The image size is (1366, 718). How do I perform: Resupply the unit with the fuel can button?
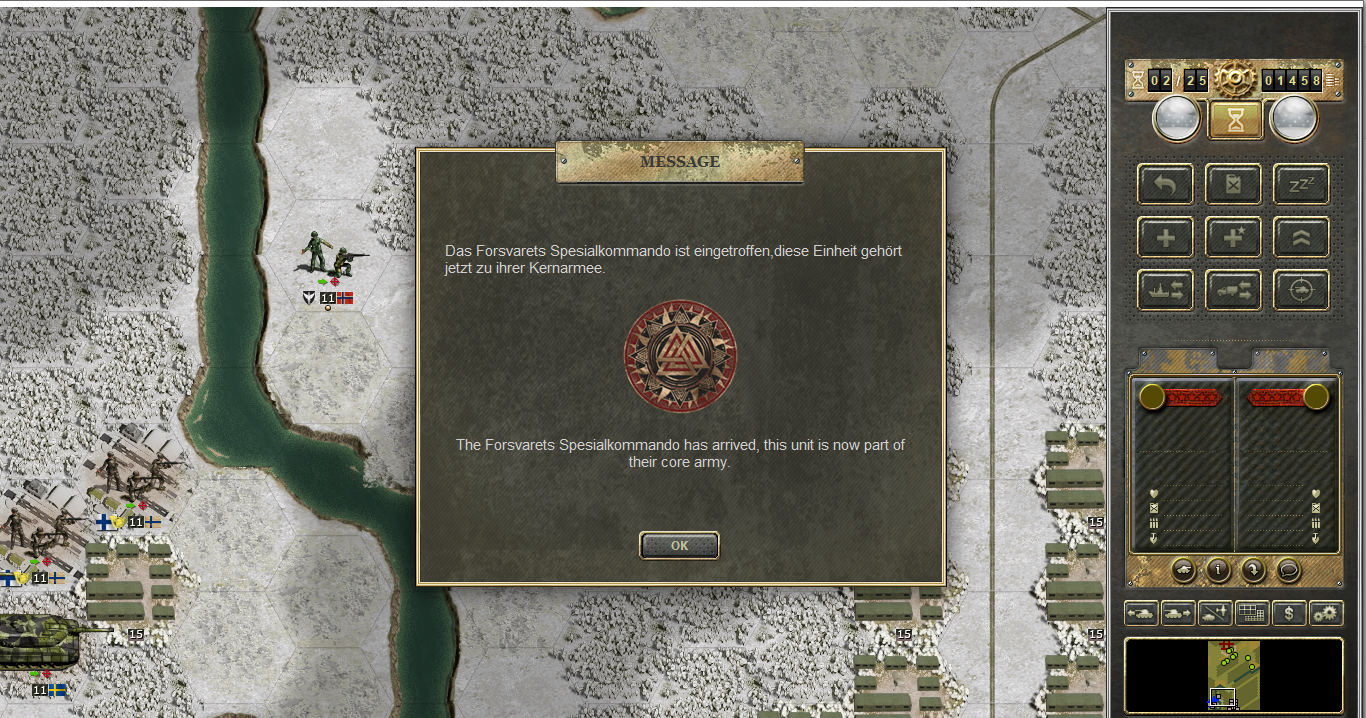(x=1233, y=184)
